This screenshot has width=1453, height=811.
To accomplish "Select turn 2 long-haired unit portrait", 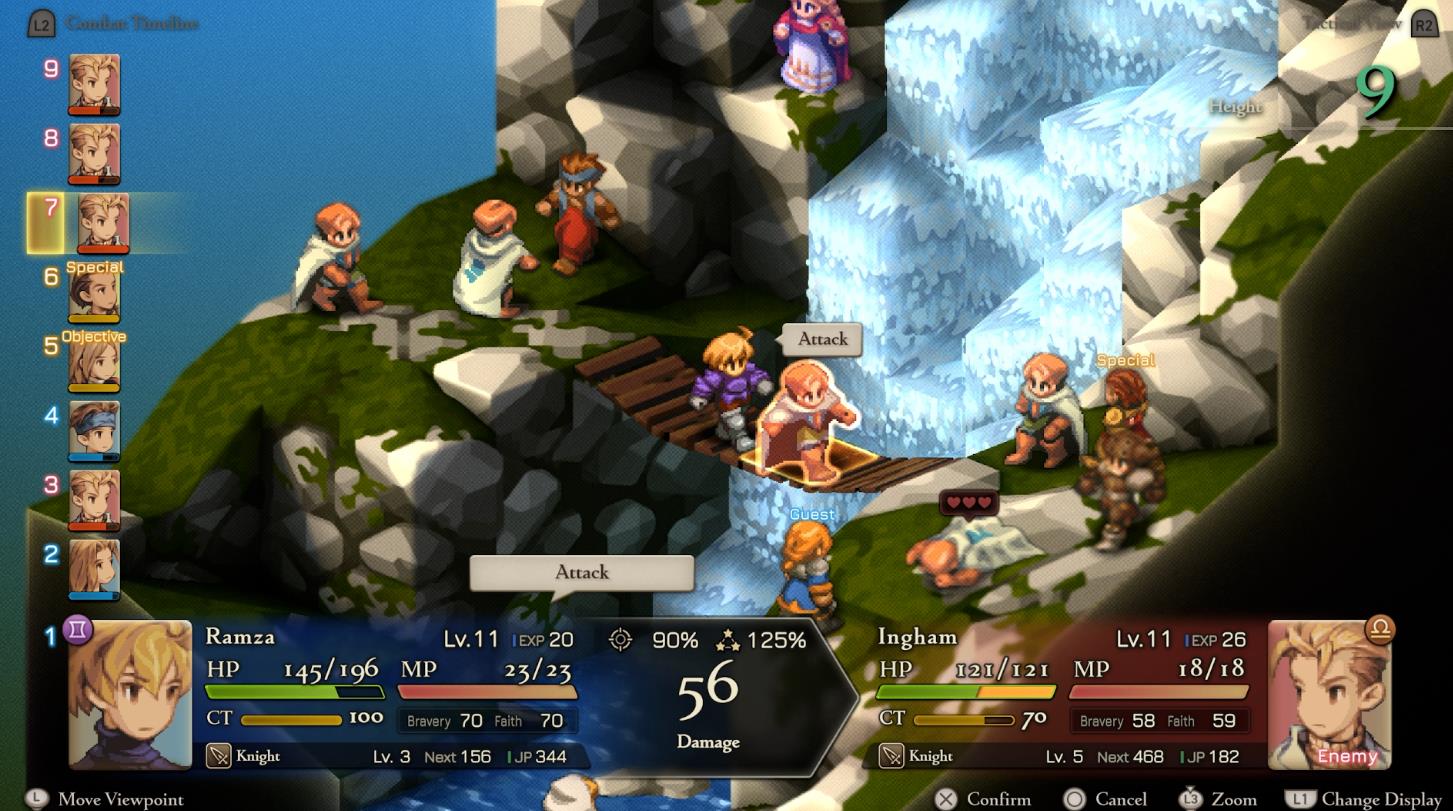I will [x=94, y=569].
